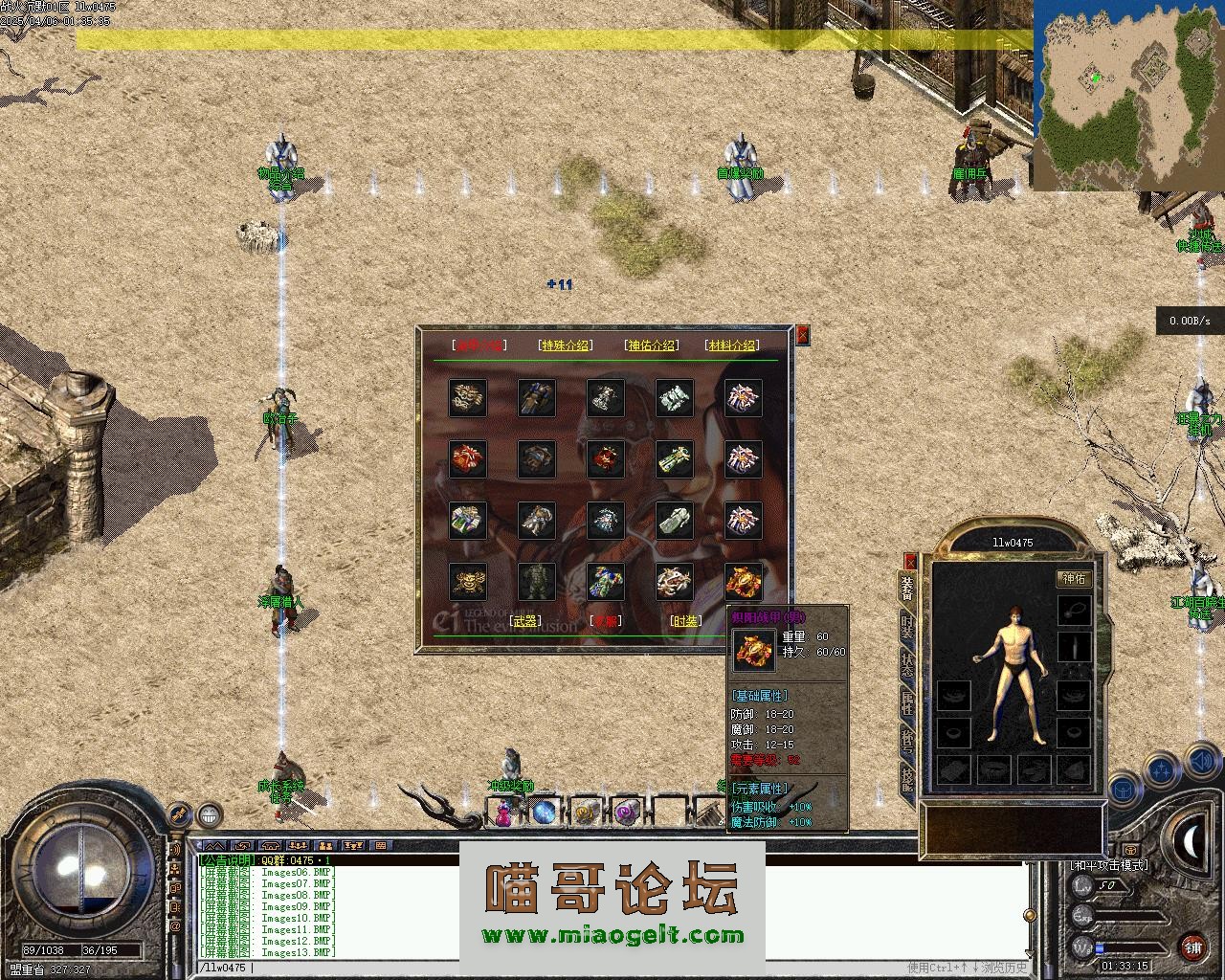
Task: Use the blue orb hotbar item
Action: pyautogui.click(x=545, y=813)
